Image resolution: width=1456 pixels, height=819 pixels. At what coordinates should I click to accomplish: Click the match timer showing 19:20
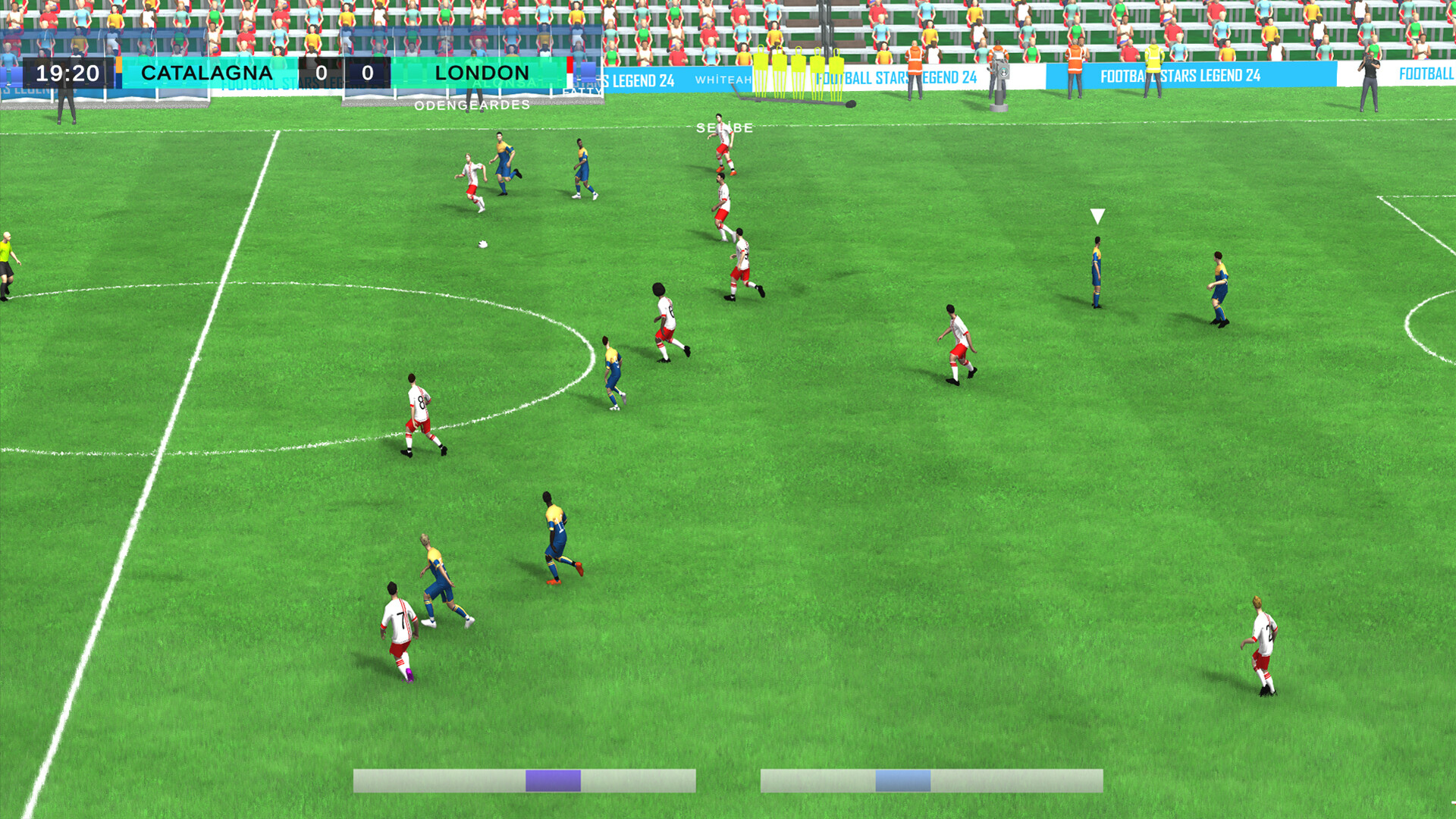pyautogui.click(x=74, y=73)
